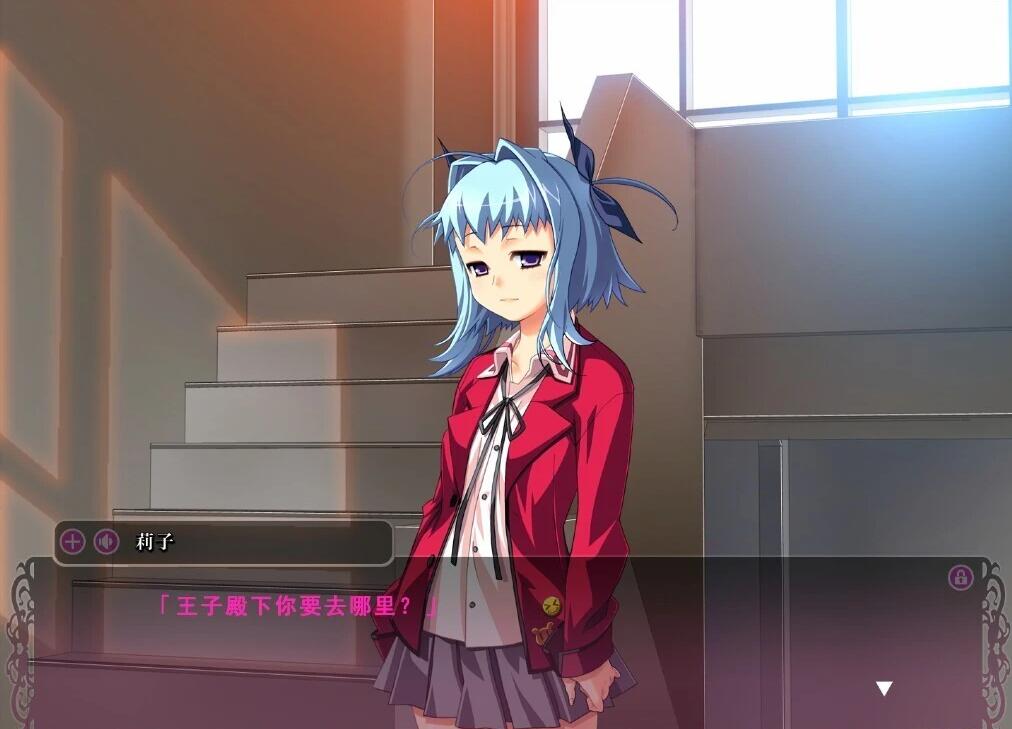Replay the voice with the speaker icon
The height and width of the screenshot is (729, 1012).
point(106,543)
